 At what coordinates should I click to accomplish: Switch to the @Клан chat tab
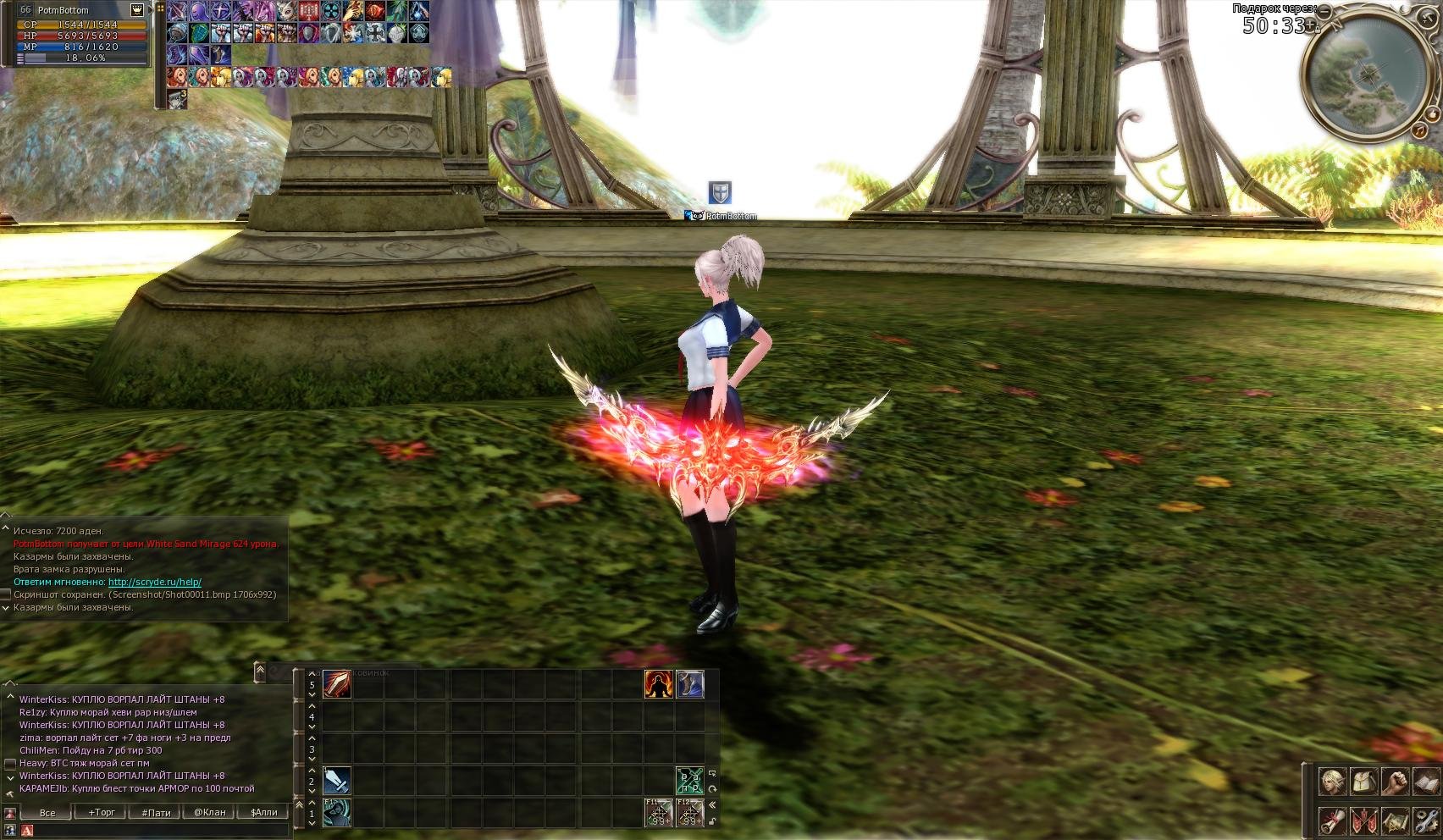(x=209, y=812)
